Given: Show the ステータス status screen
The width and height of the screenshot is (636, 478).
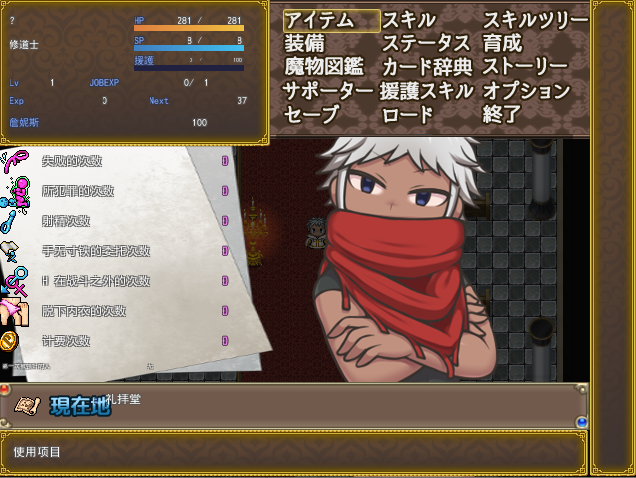Looking at the screenshot, I should [x=426, y=44].
